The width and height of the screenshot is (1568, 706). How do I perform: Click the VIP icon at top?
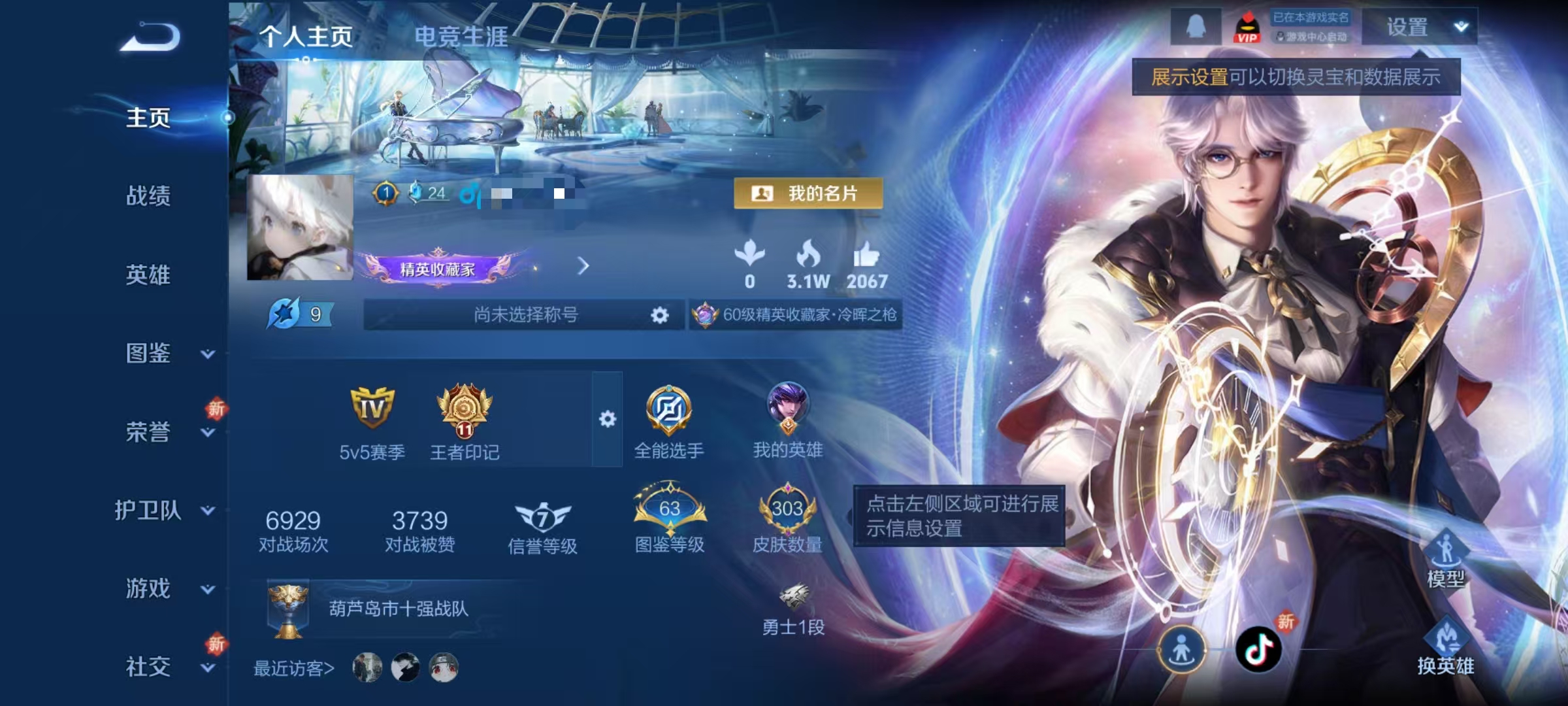[x=1247, y=28]
